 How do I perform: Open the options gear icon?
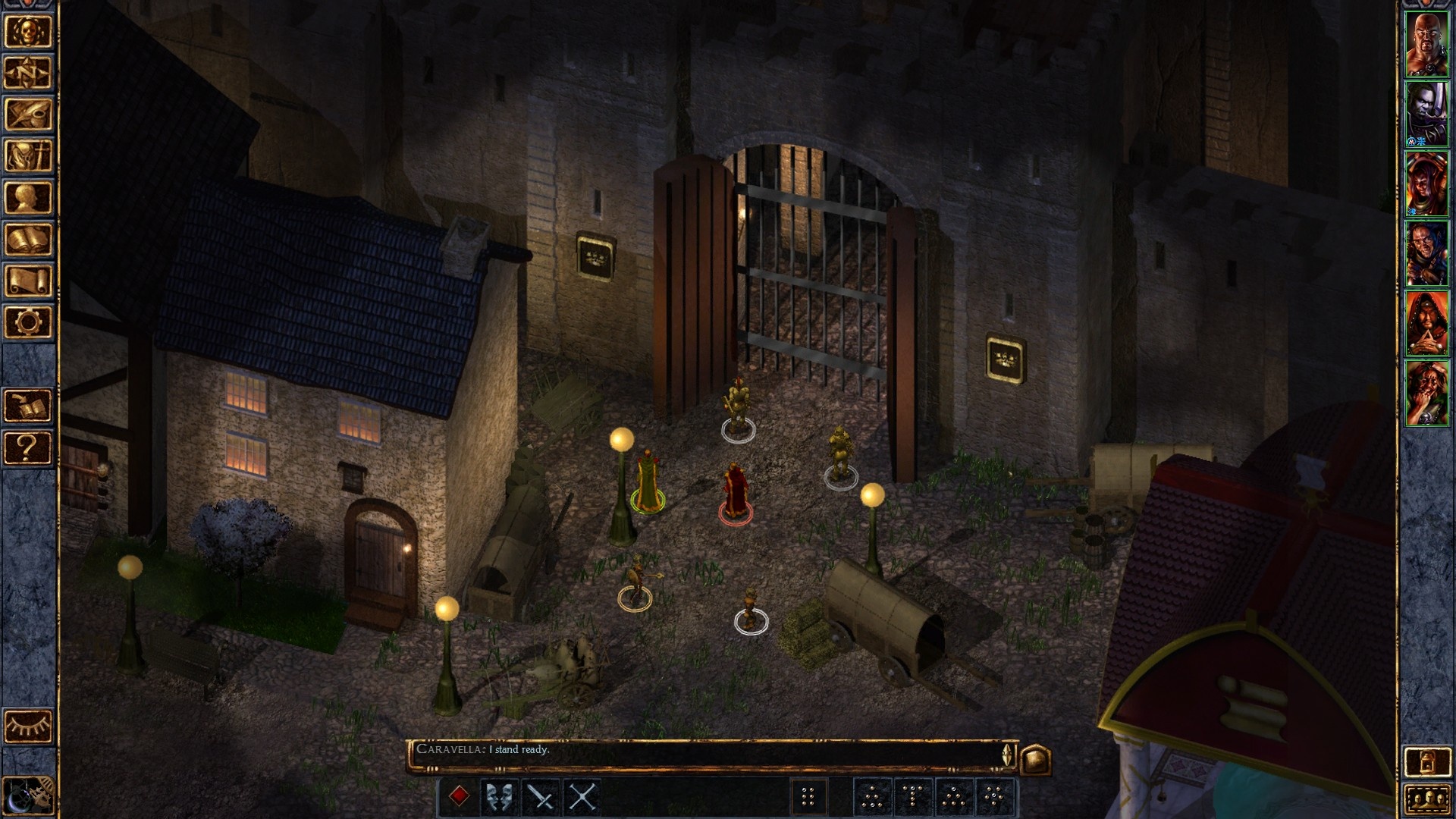point(28,322)
